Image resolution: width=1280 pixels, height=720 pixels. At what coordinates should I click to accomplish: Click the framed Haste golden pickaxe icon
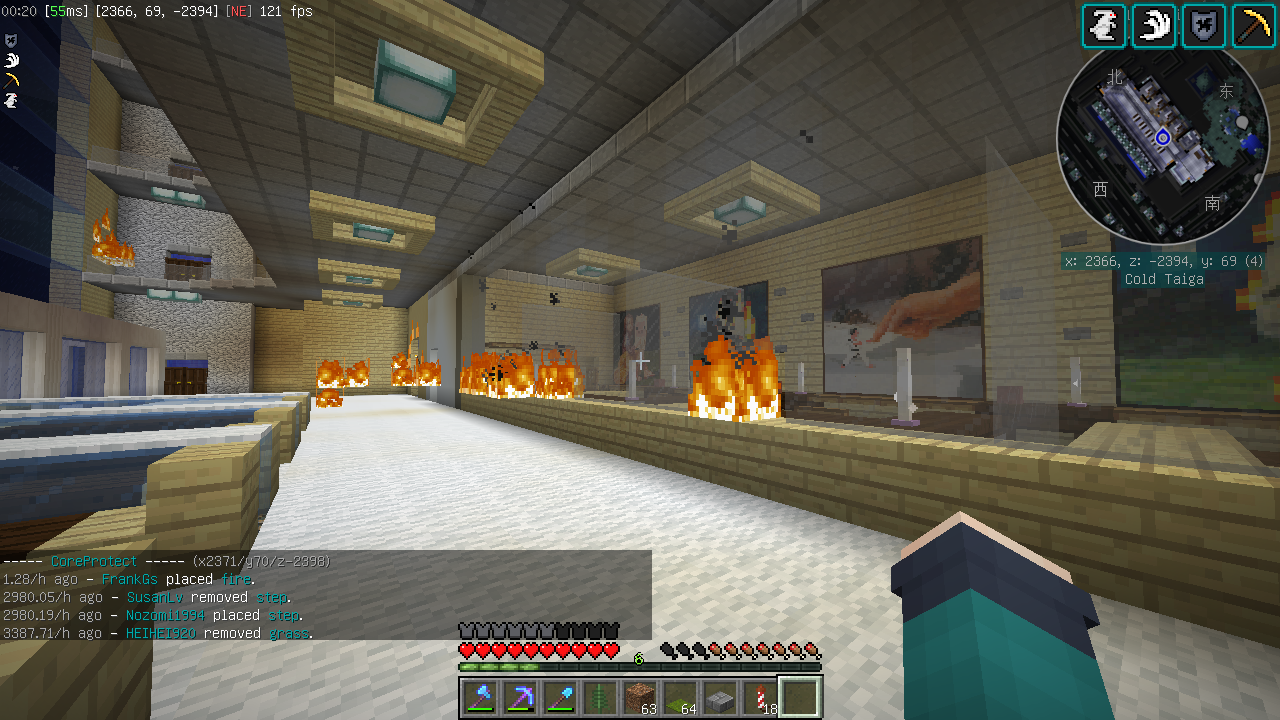[x=1253, y=26]
